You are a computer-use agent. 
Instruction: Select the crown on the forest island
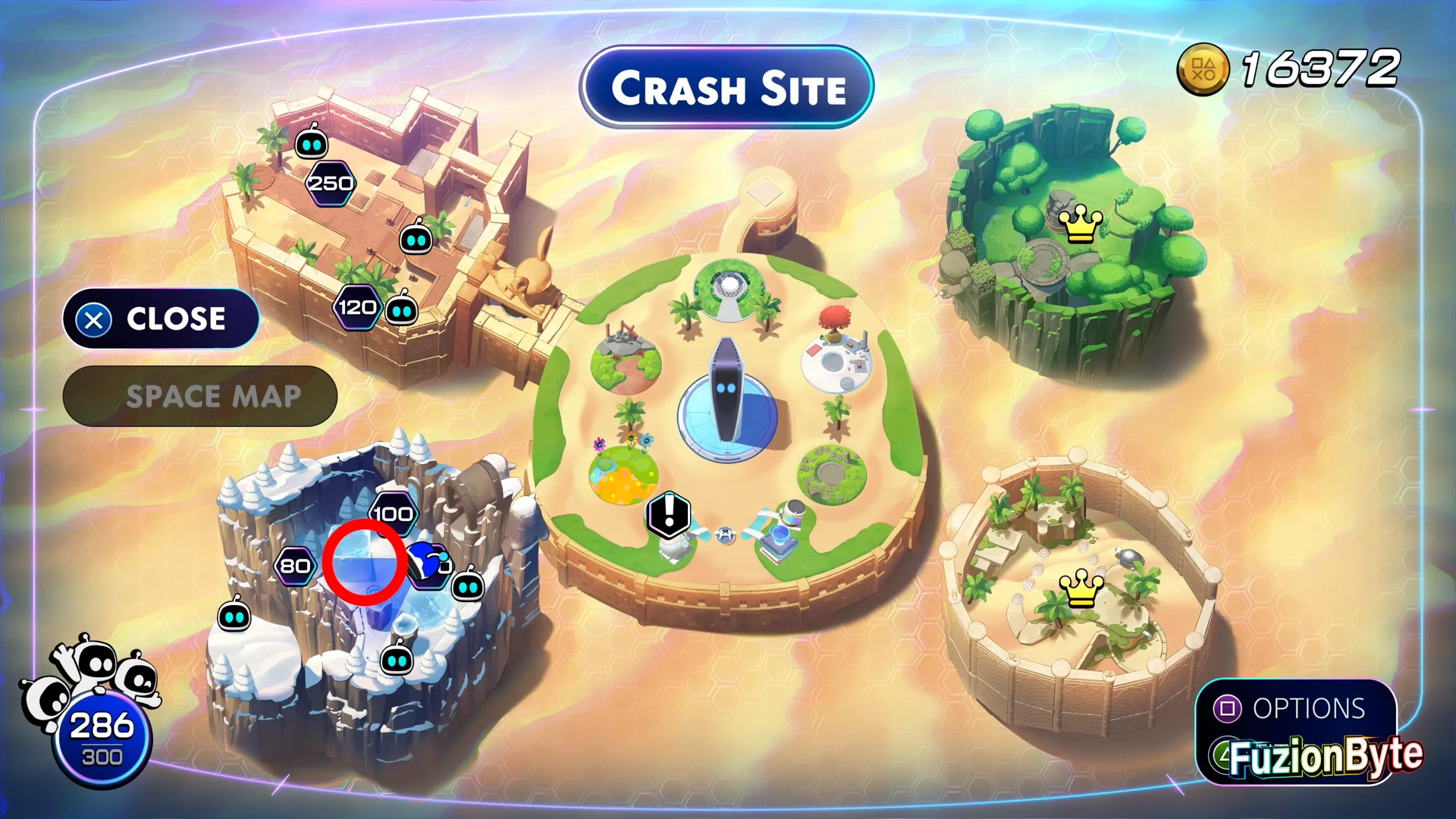[x=1080, y=224]
